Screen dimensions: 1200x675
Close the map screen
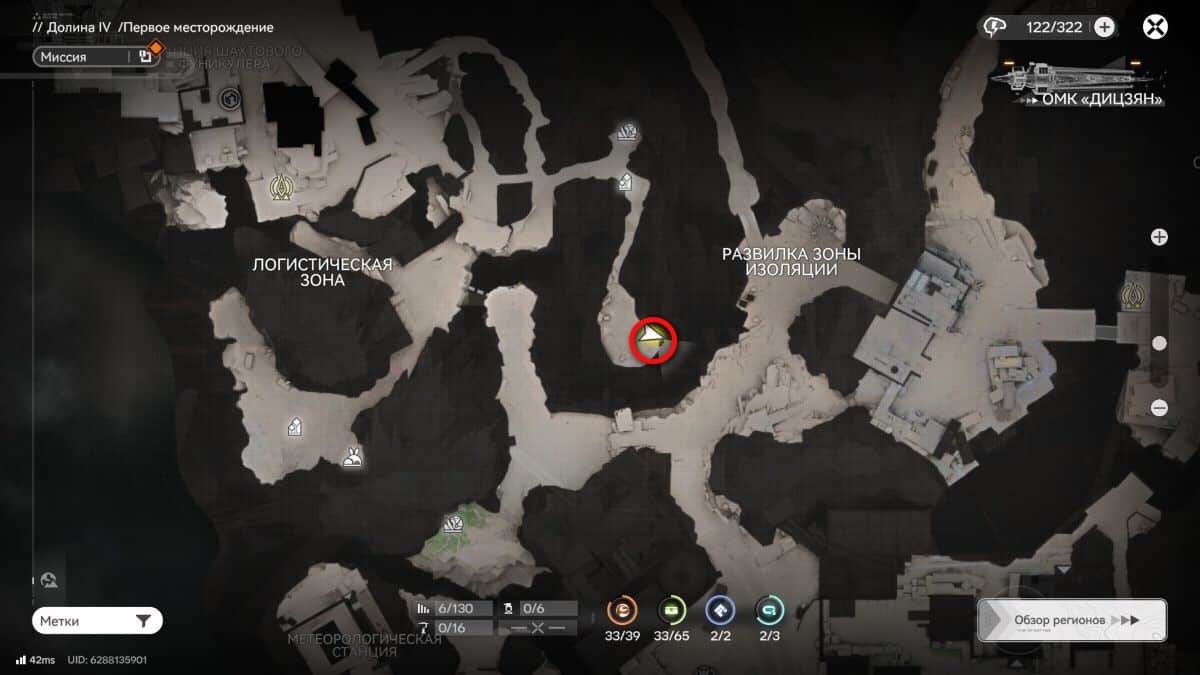[1156, 27]
